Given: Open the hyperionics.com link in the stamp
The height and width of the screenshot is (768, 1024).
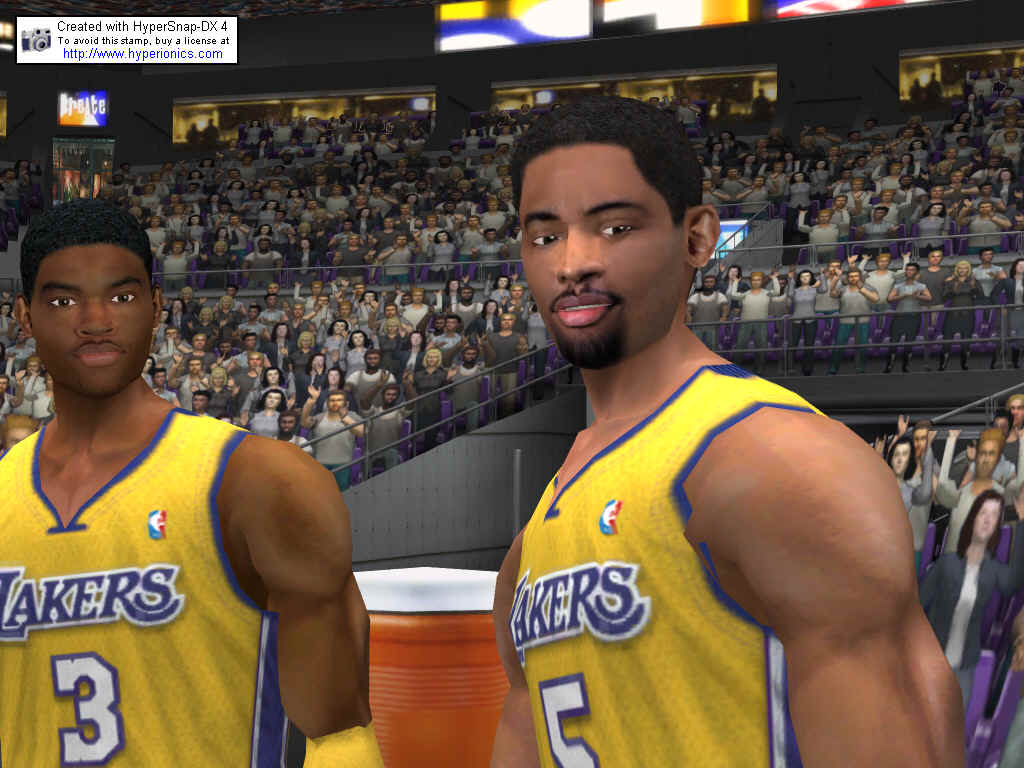Looking at the screenshot, I should [x=143, y=54].
